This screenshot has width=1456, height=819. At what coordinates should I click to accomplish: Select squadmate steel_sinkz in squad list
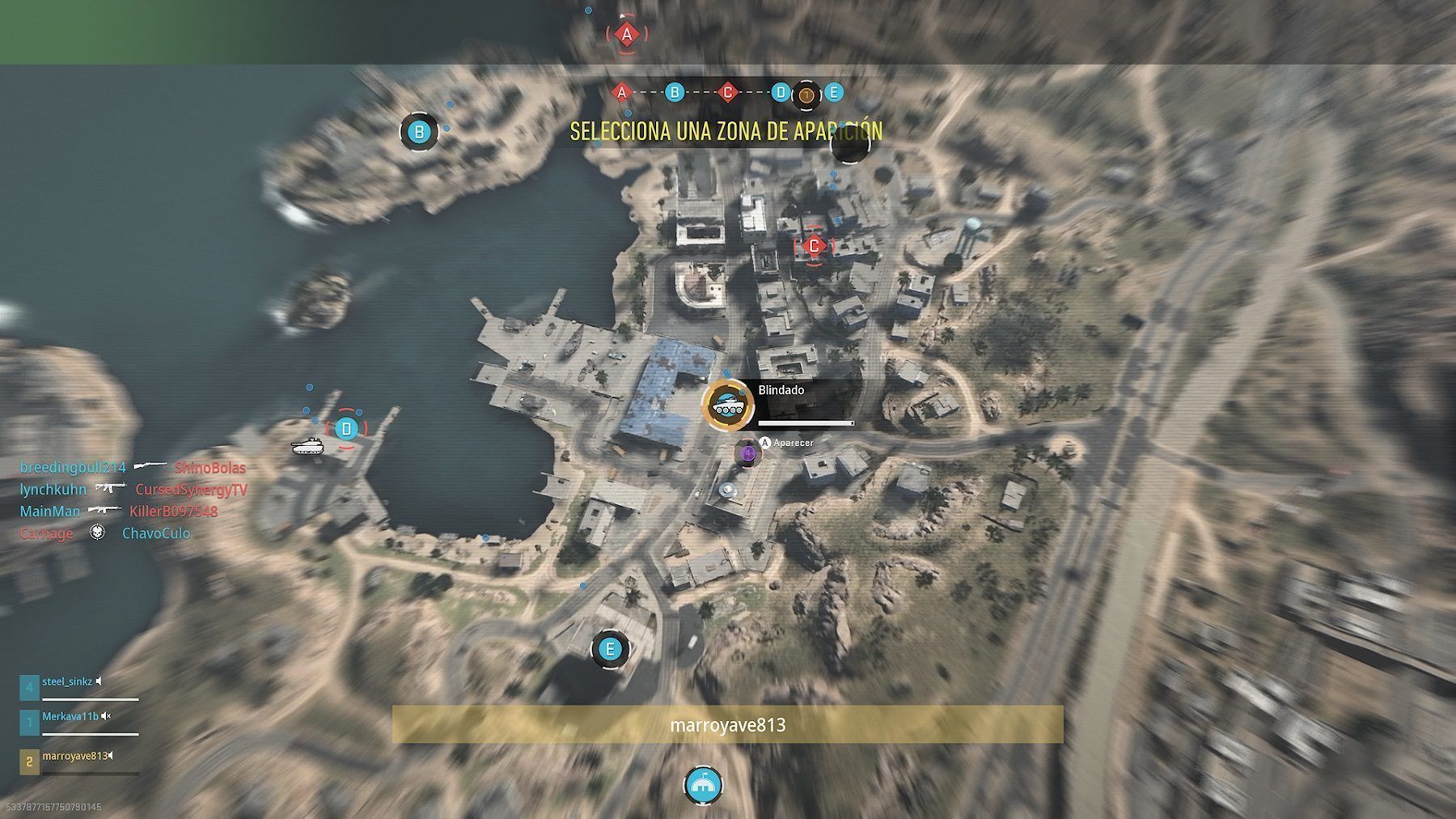point(68,682)
